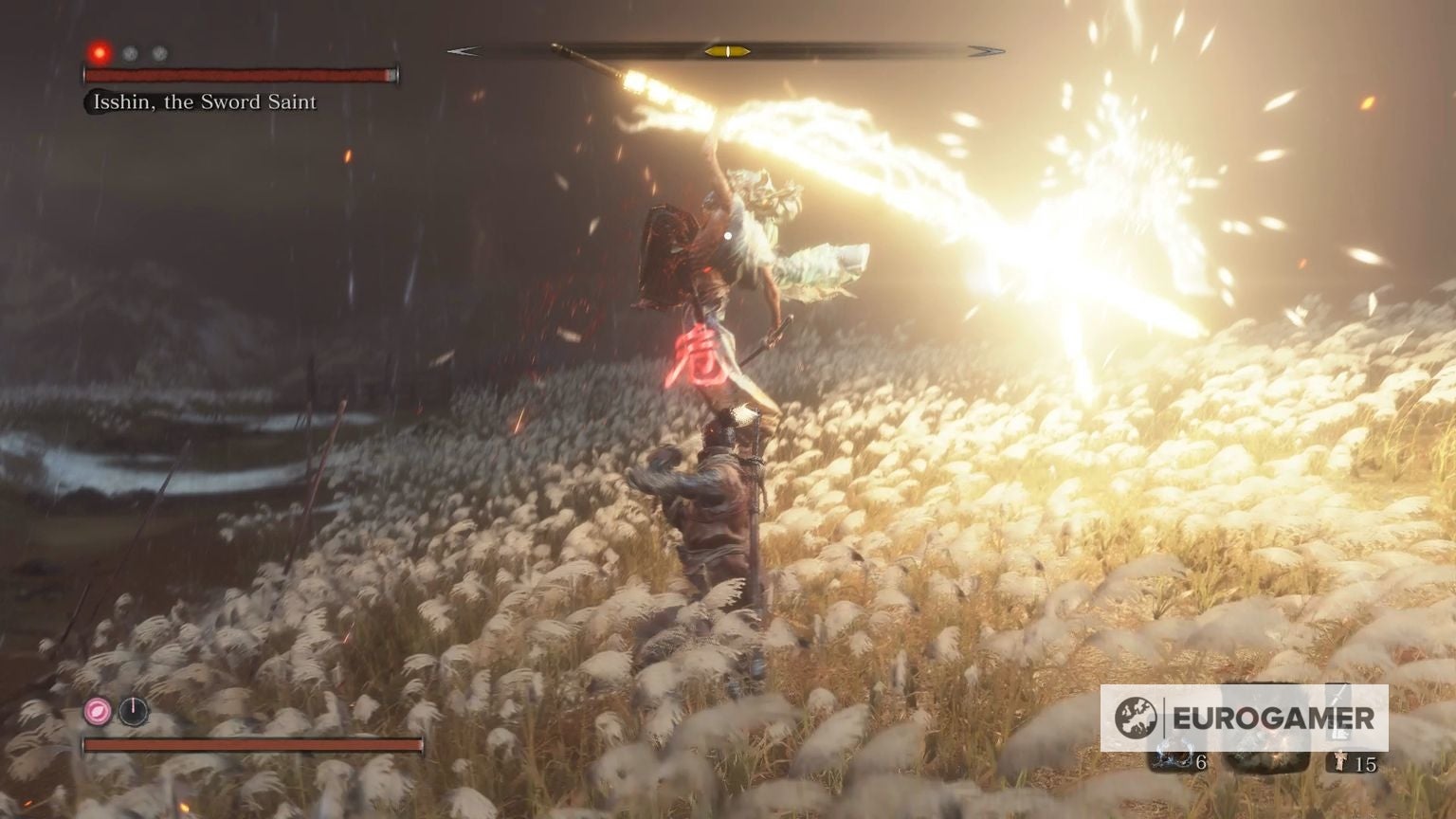Open the prosthetic tool selector wheel
1456x819 pixels.
click(96, 709)
